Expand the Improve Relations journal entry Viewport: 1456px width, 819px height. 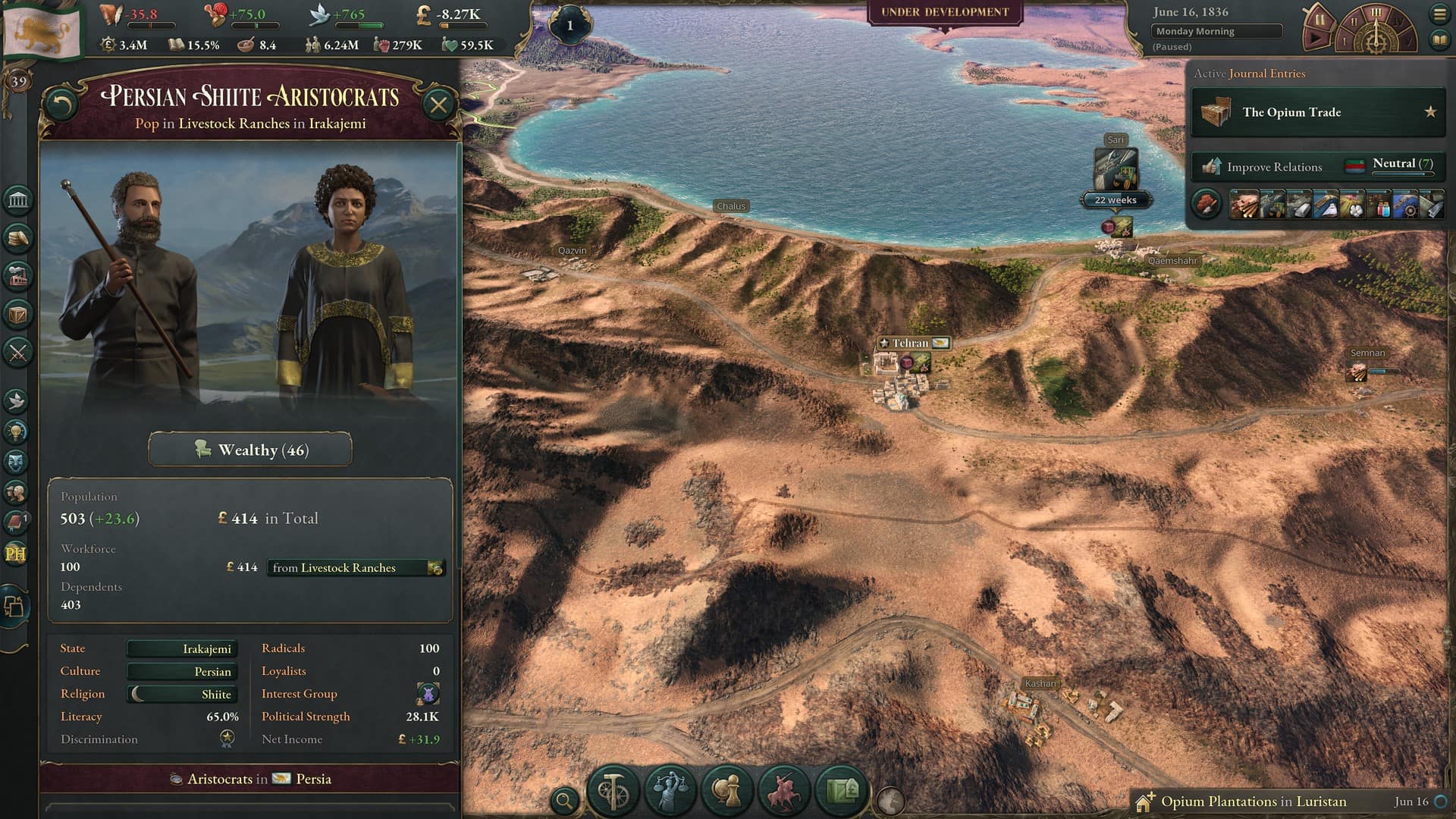coord(1289,166)
